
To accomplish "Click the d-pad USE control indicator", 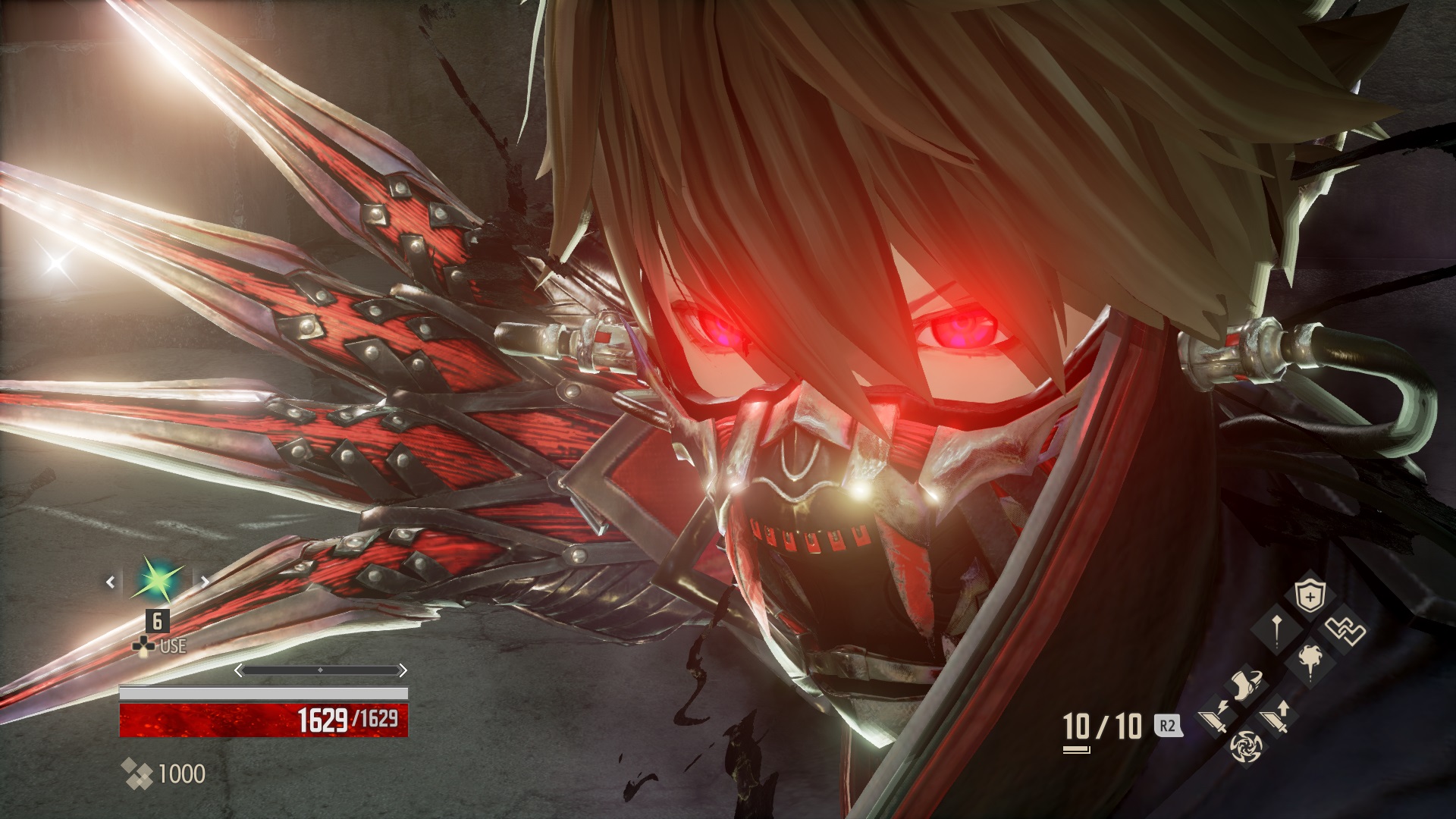I will [144, 646].
